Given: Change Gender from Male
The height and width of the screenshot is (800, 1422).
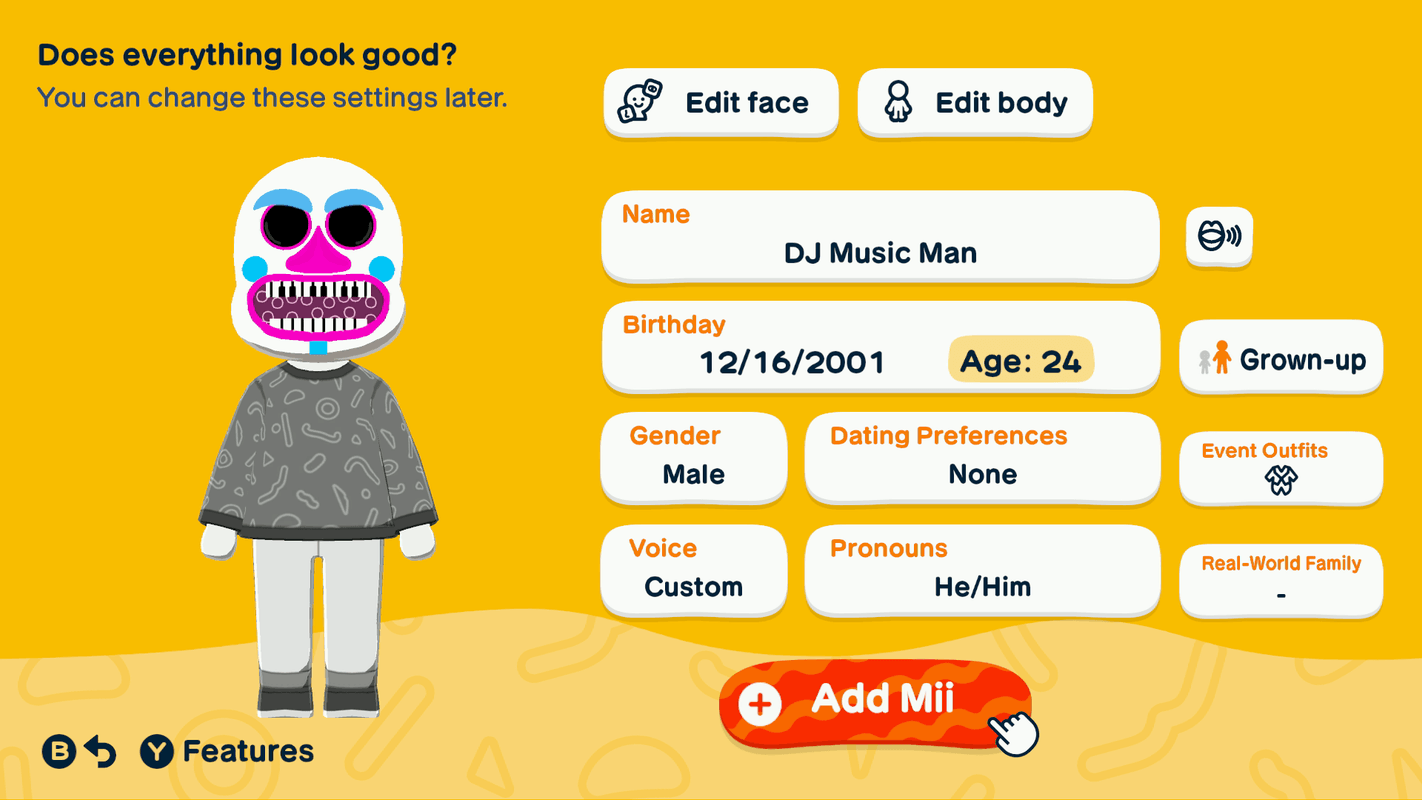Looking at the screenshot, I should tap(693, 458).
